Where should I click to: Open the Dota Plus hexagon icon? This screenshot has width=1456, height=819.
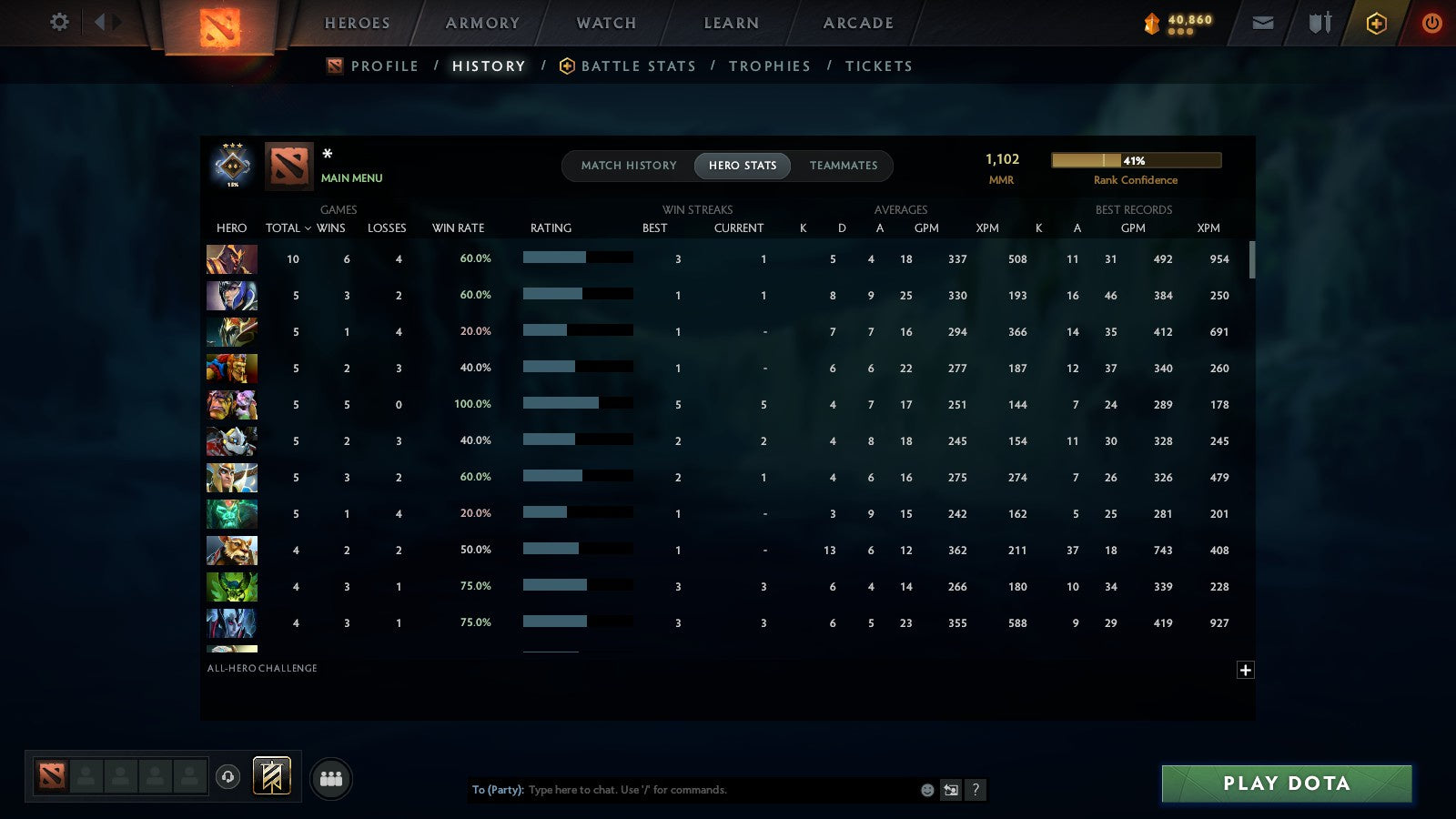[x=1375, y=23]
